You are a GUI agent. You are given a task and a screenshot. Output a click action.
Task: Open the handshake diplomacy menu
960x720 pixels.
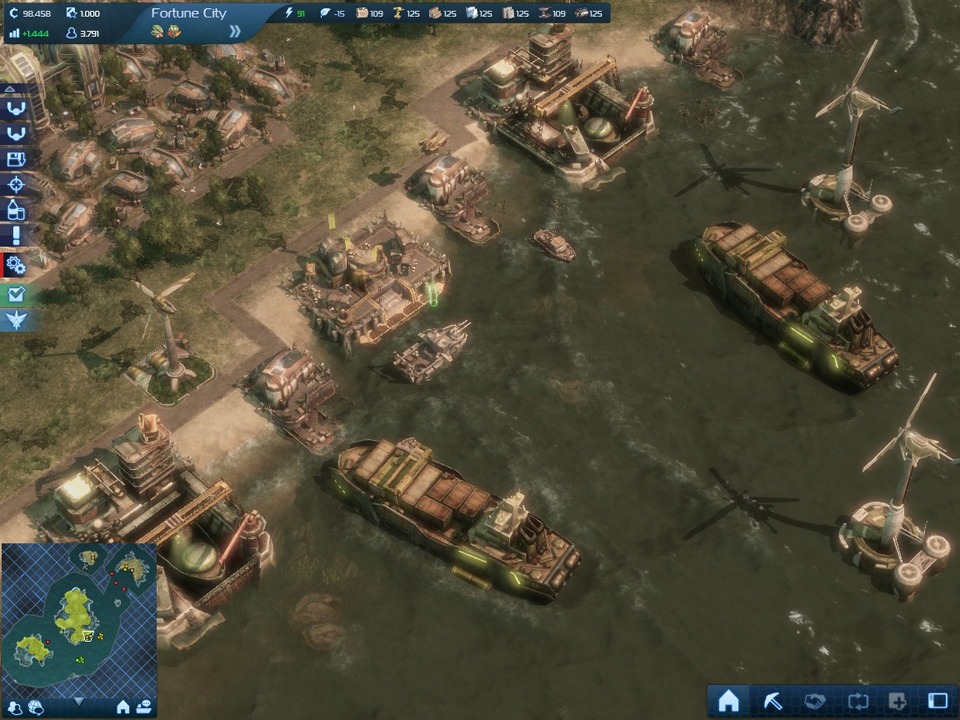(x=814, y=700)
